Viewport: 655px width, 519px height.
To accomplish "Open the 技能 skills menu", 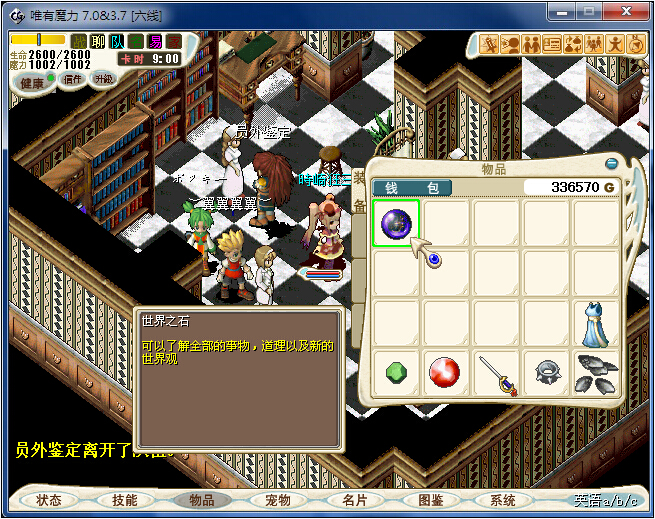I will click(x=125, y=500).
